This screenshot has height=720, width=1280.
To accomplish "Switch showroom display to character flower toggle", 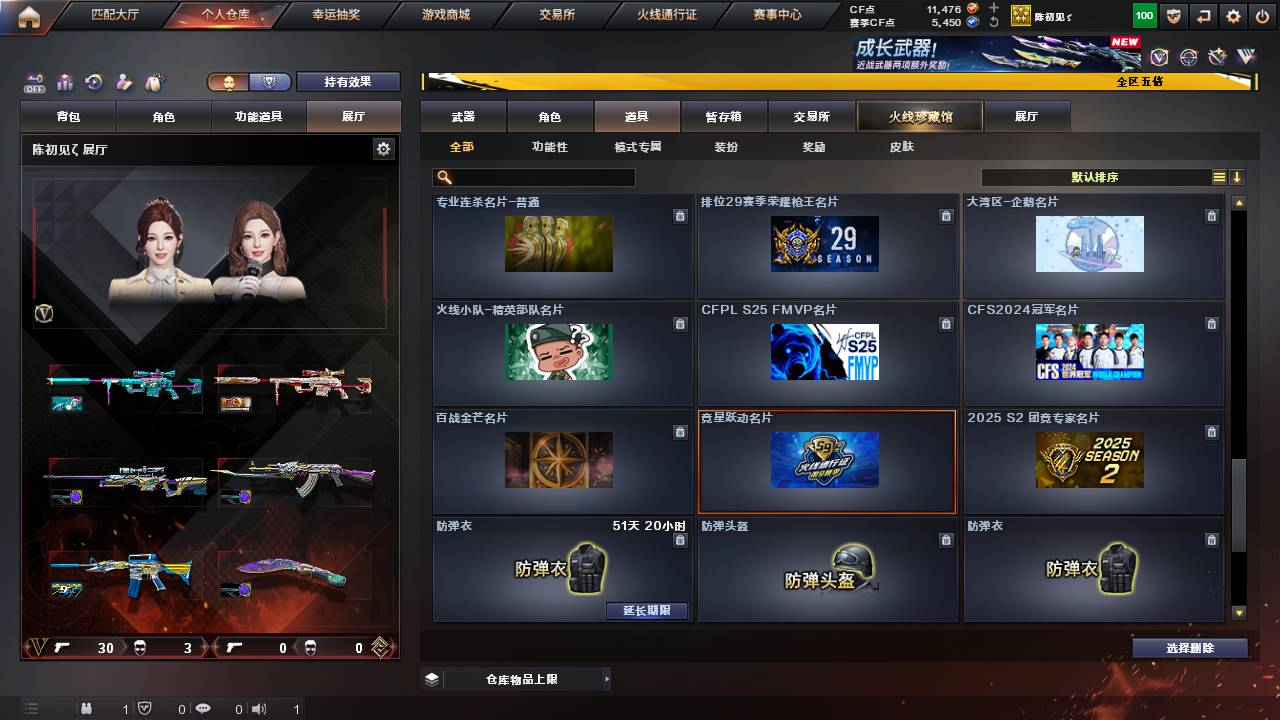I will coord(228,82).
